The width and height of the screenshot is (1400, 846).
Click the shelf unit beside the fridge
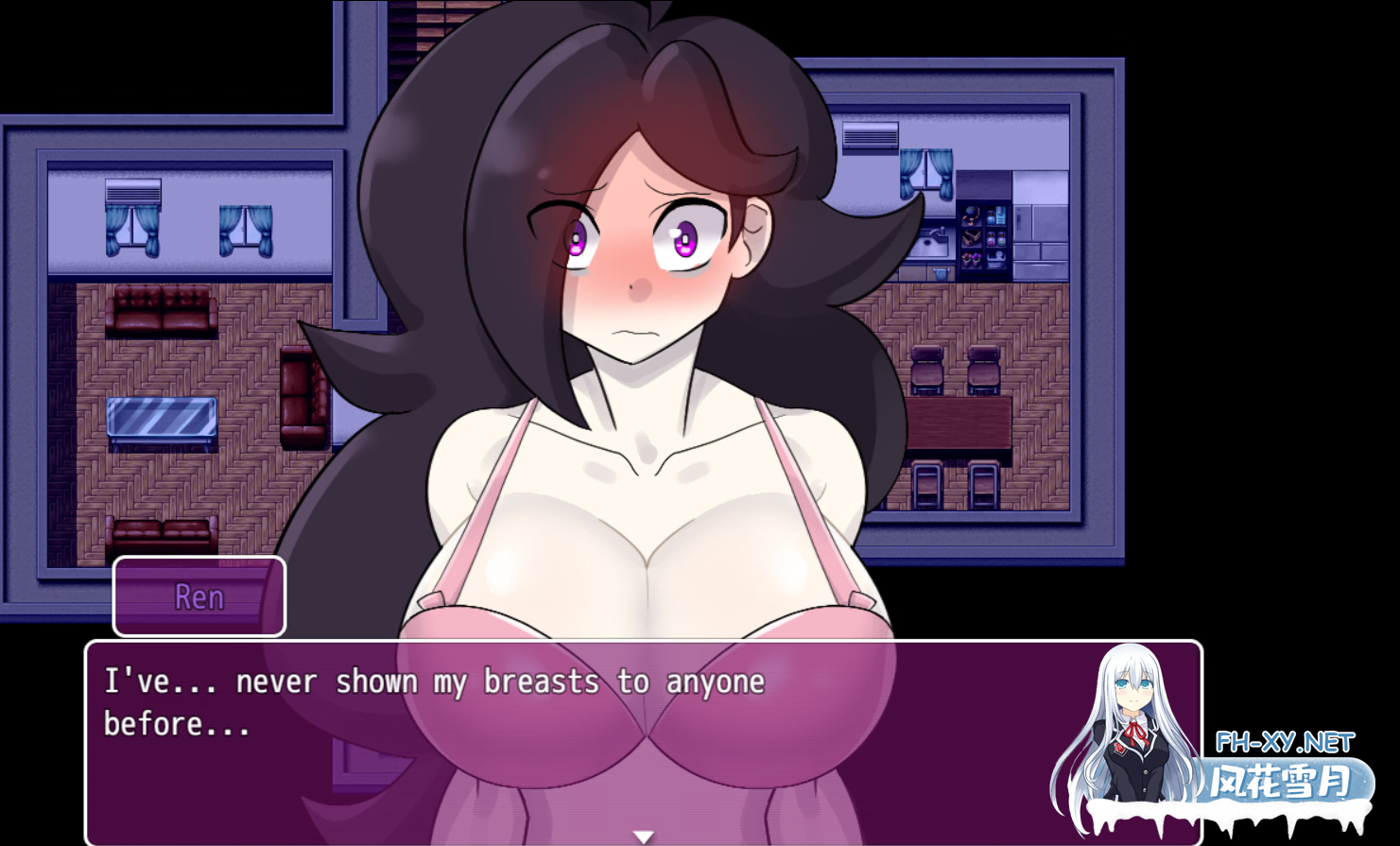983,238
